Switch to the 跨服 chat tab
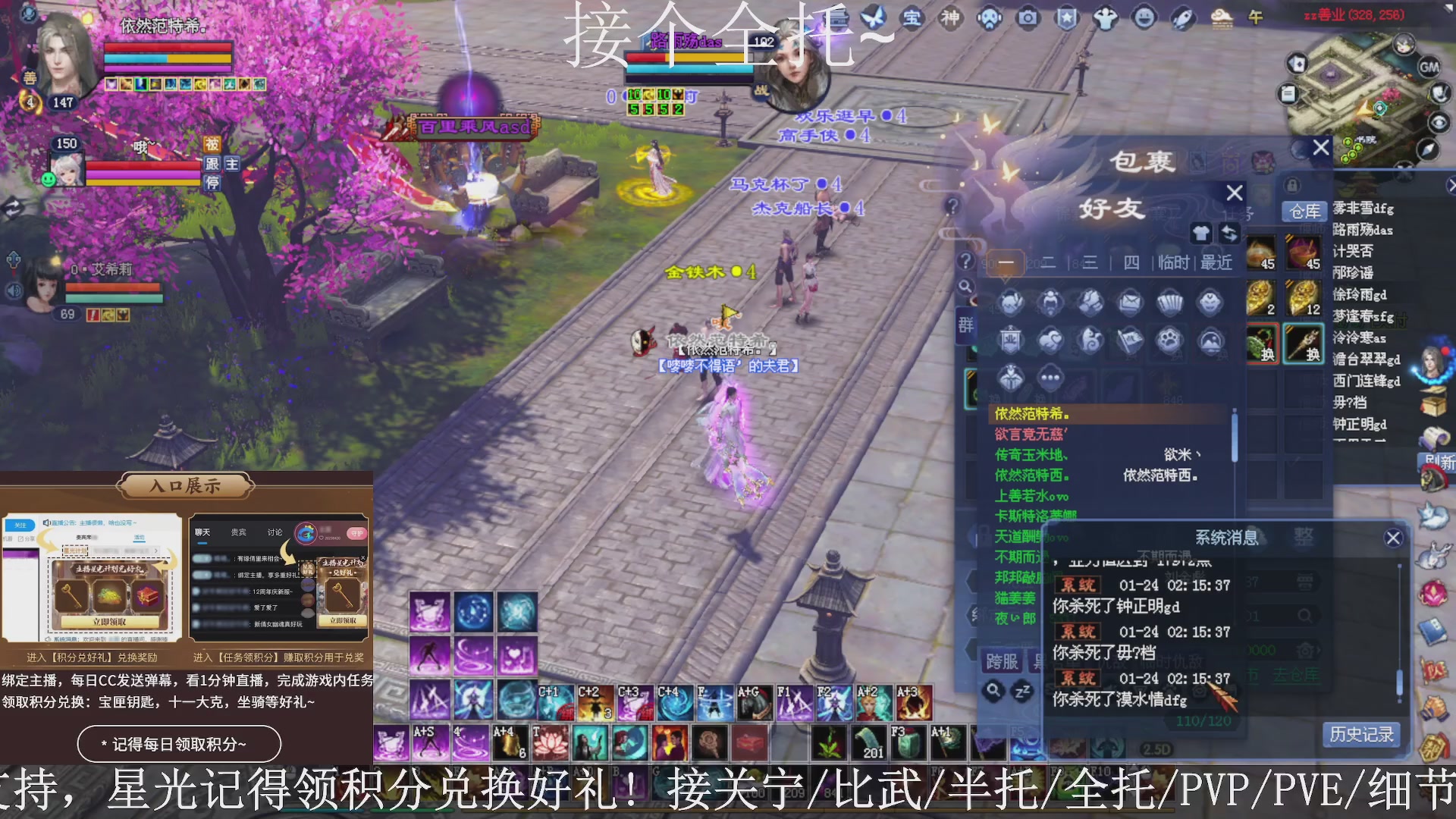The height and width of the screenshot is (819, 1456). tap(1002, 661)
